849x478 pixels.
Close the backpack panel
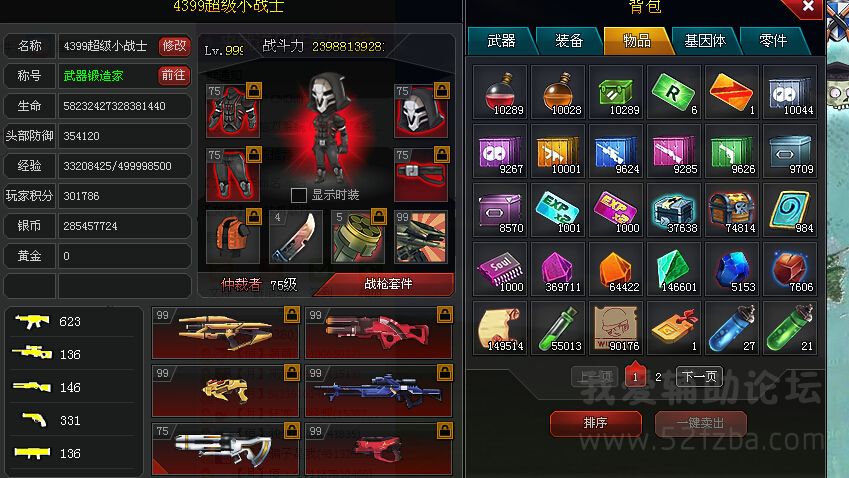808,8
